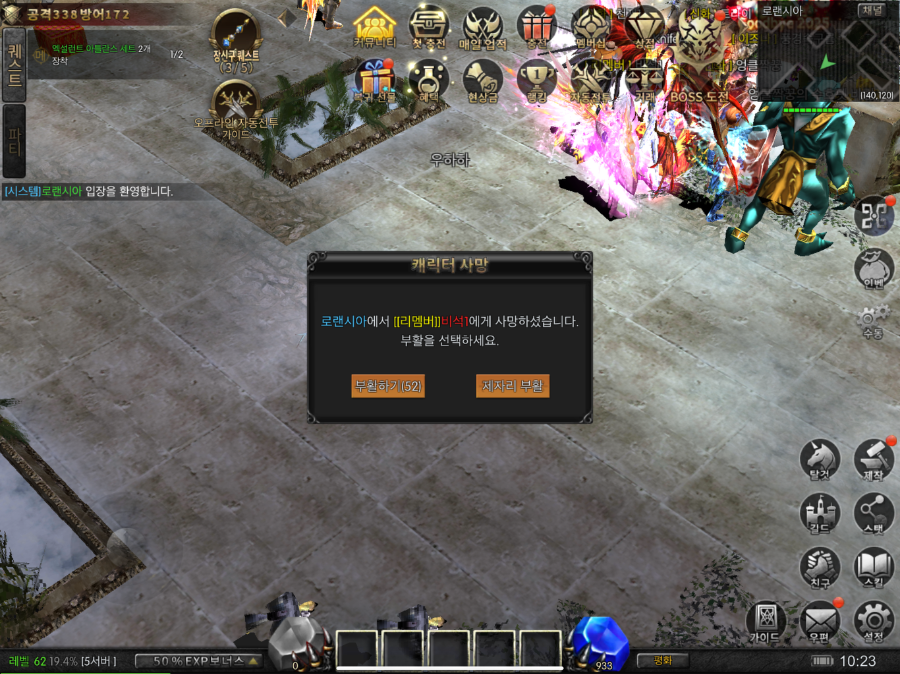Open the 현상금 bounty icon
Screen dimensions: 900x674
pos(483,80)
